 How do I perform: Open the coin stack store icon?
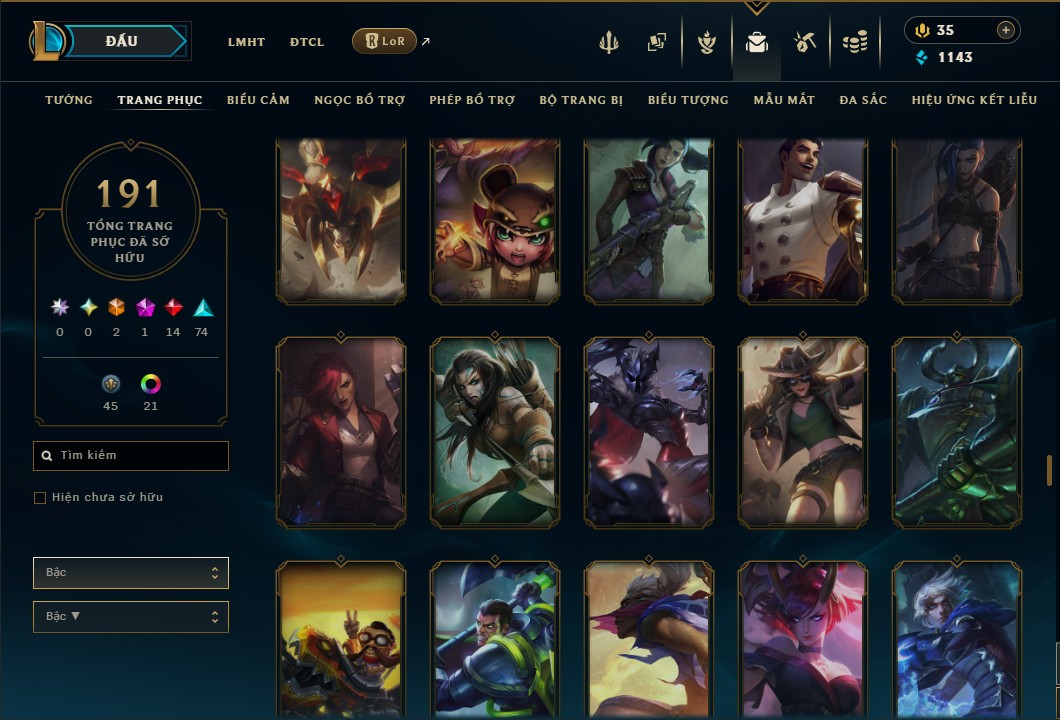pos(854,42)
